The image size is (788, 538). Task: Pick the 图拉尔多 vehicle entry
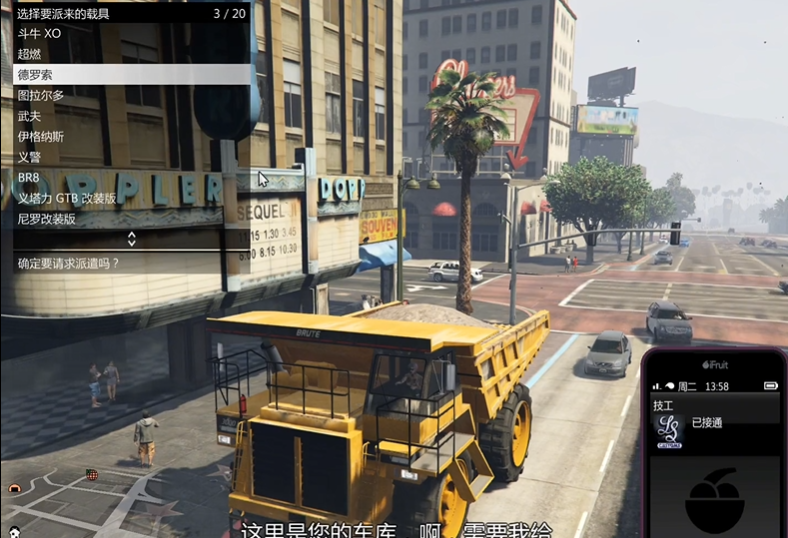pyautogui.click(x=41, y=95)
